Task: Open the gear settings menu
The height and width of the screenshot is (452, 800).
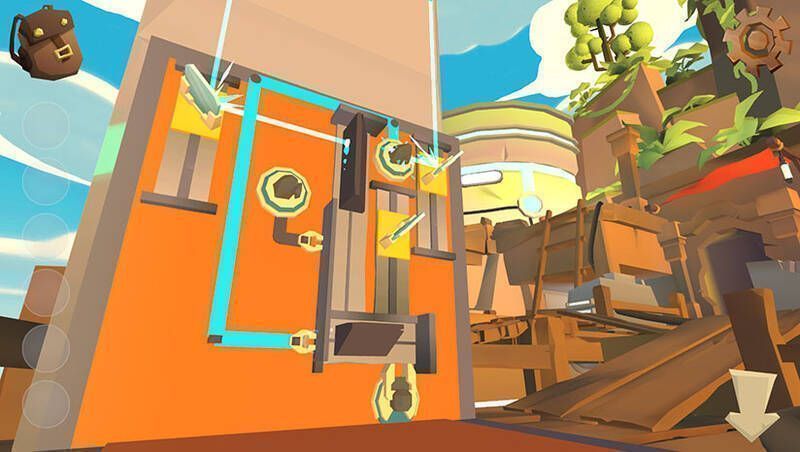Action: click(x=755, y=40)
